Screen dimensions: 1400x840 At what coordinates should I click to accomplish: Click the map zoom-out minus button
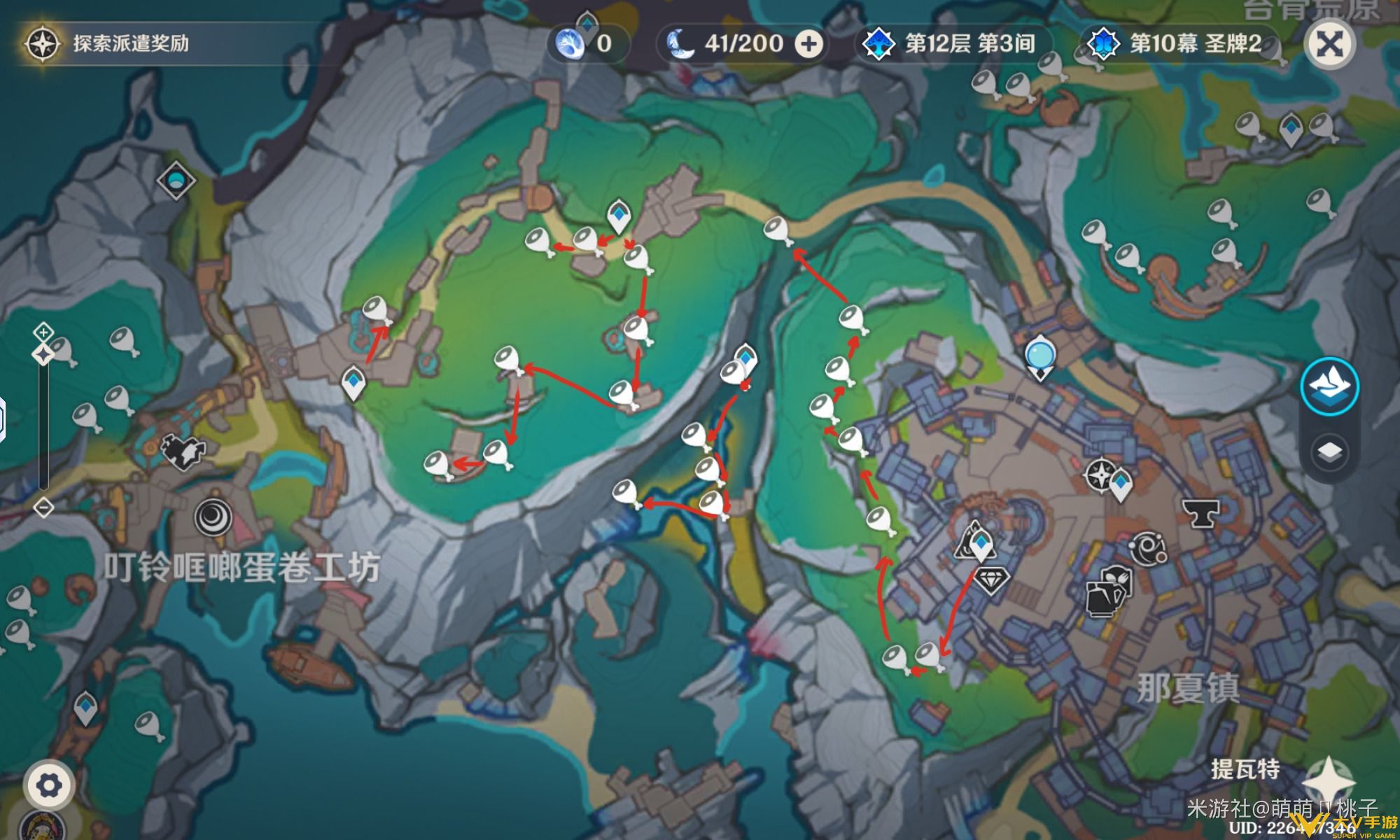(x=43, y=507)
